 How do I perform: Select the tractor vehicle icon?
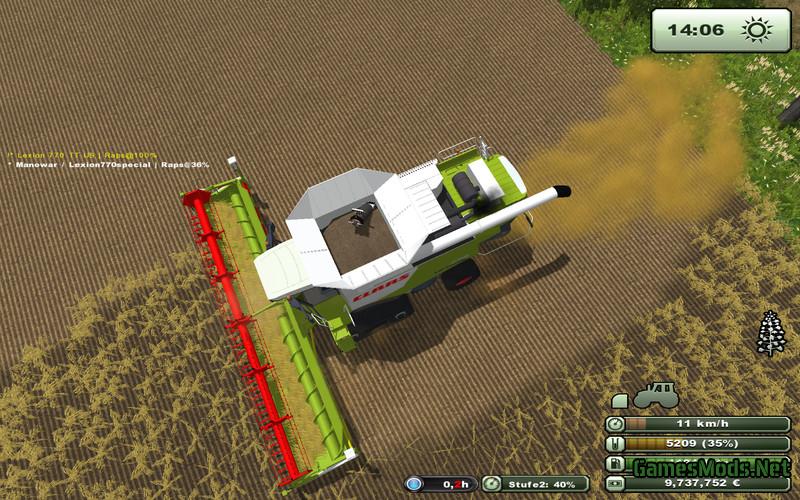(x=655, y=394)
